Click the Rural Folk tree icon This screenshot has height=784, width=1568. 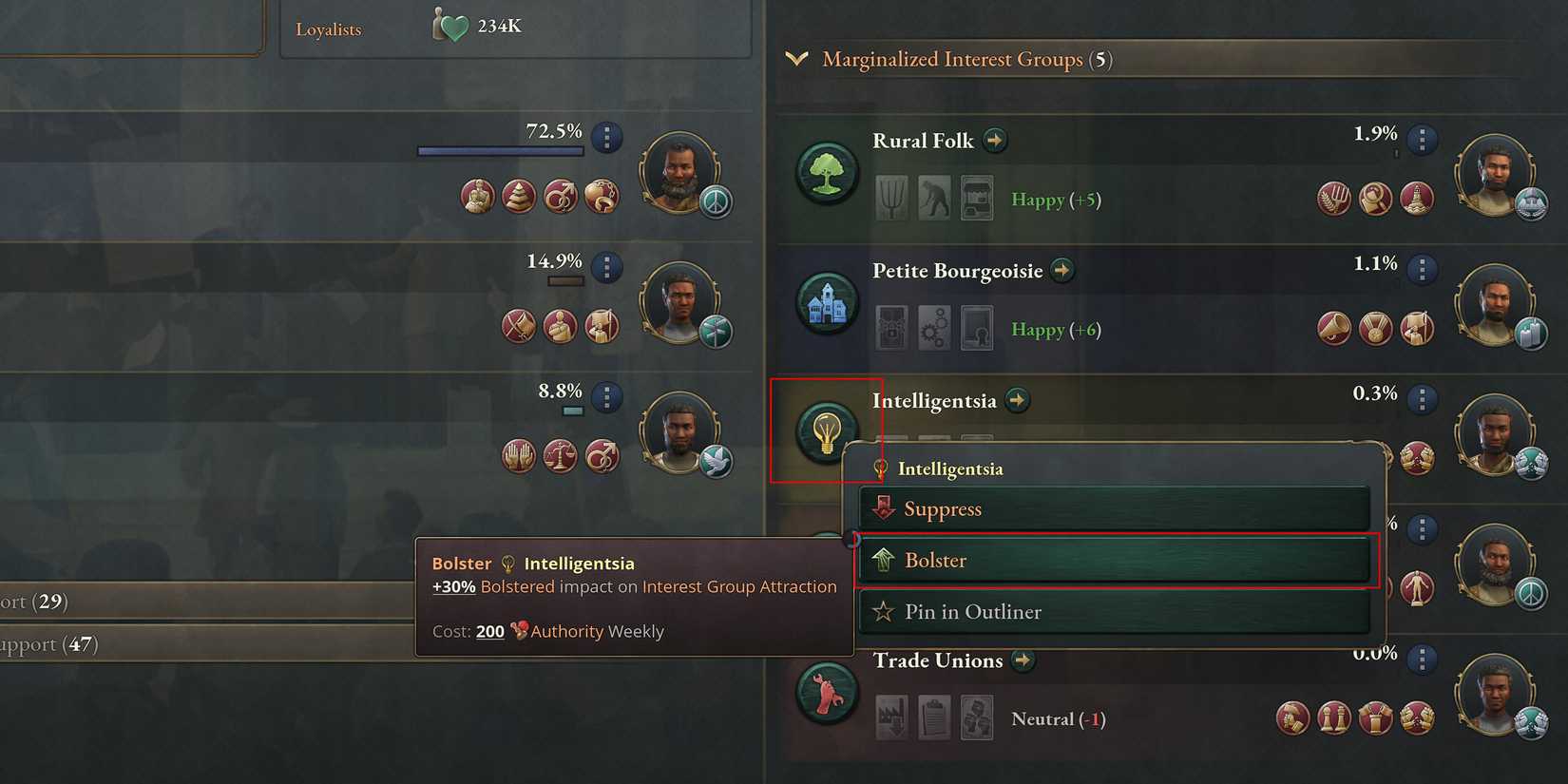[x=826, y=171]
